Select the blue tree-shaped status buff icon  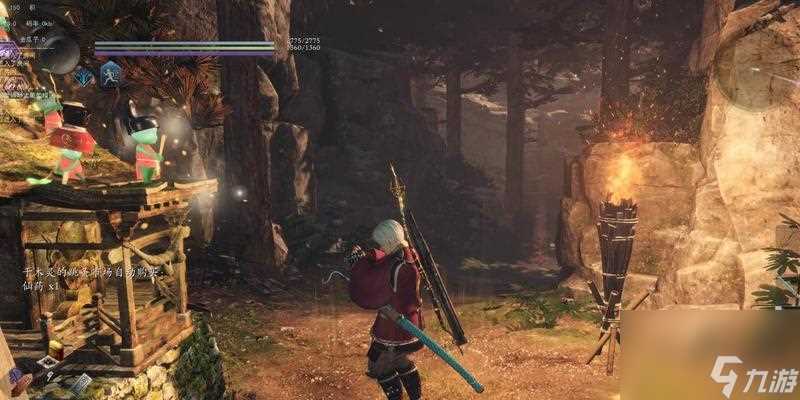[84, 76]
